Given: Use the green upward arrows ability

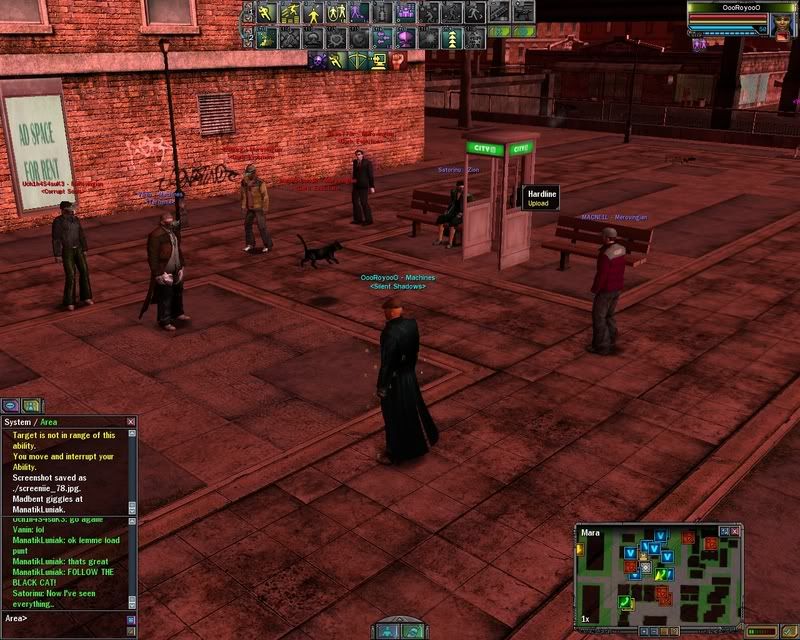Looking at the screenshot, I should point(453,37).
